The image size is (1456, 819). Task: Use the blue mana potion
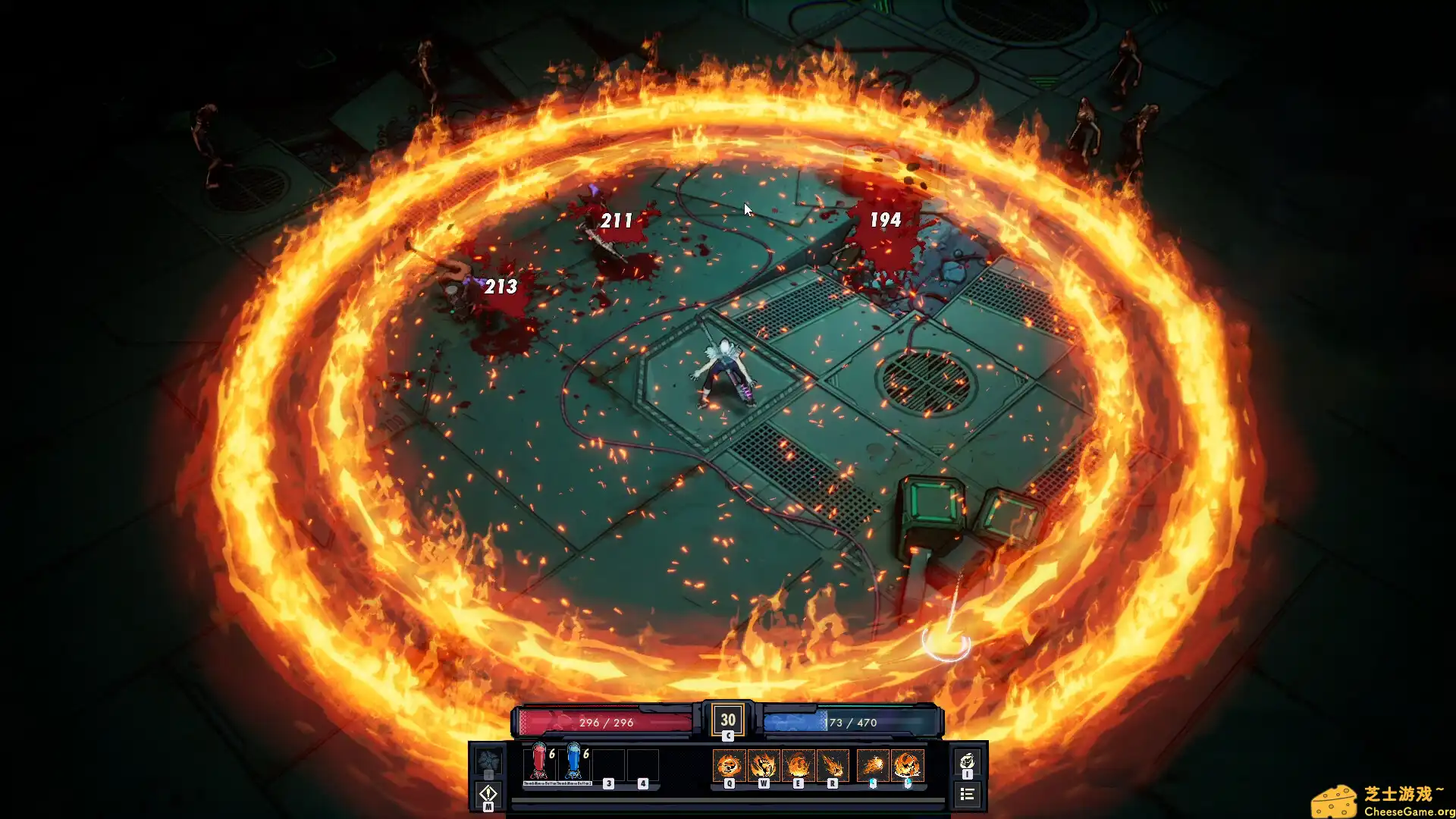tap(573, 762)
